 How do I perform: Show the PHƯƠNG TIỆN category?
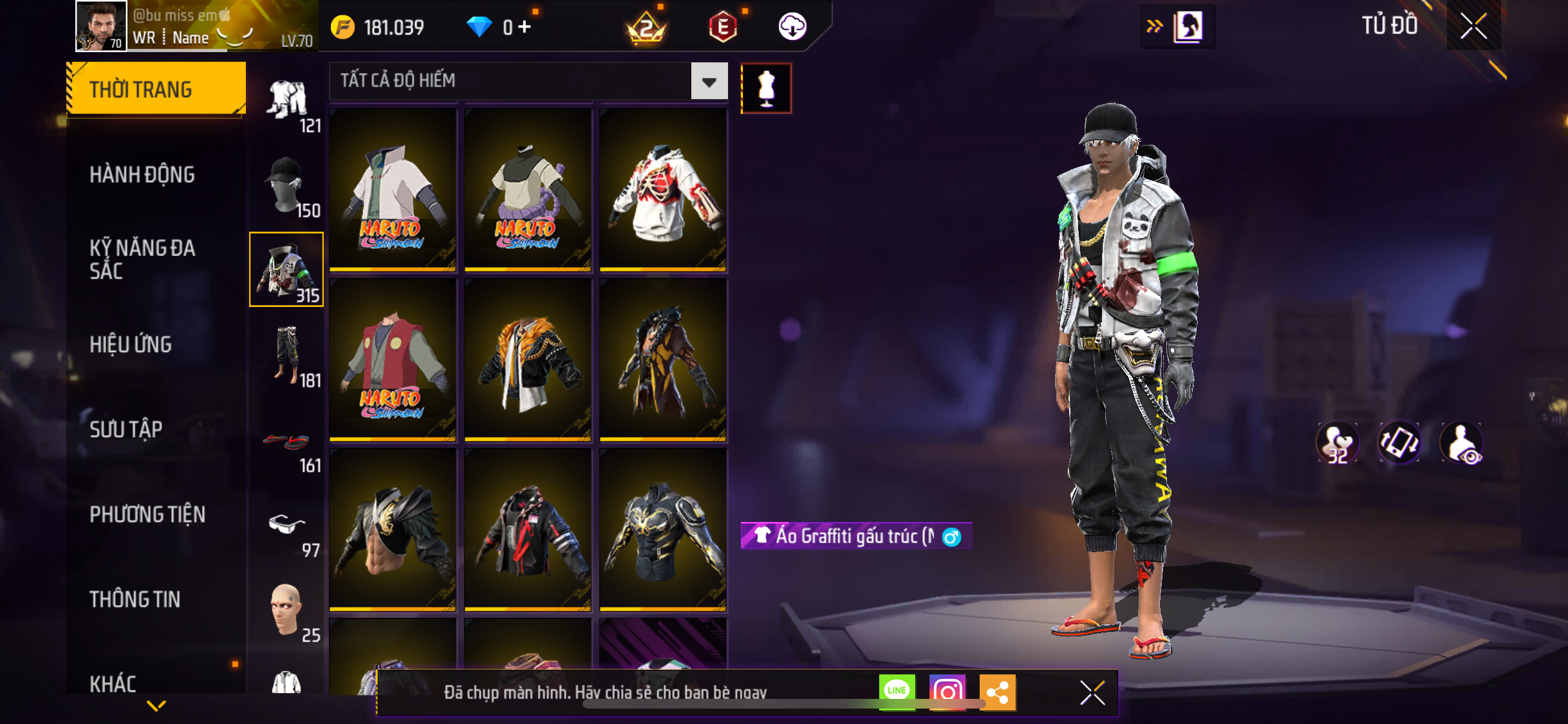point(147,514)
